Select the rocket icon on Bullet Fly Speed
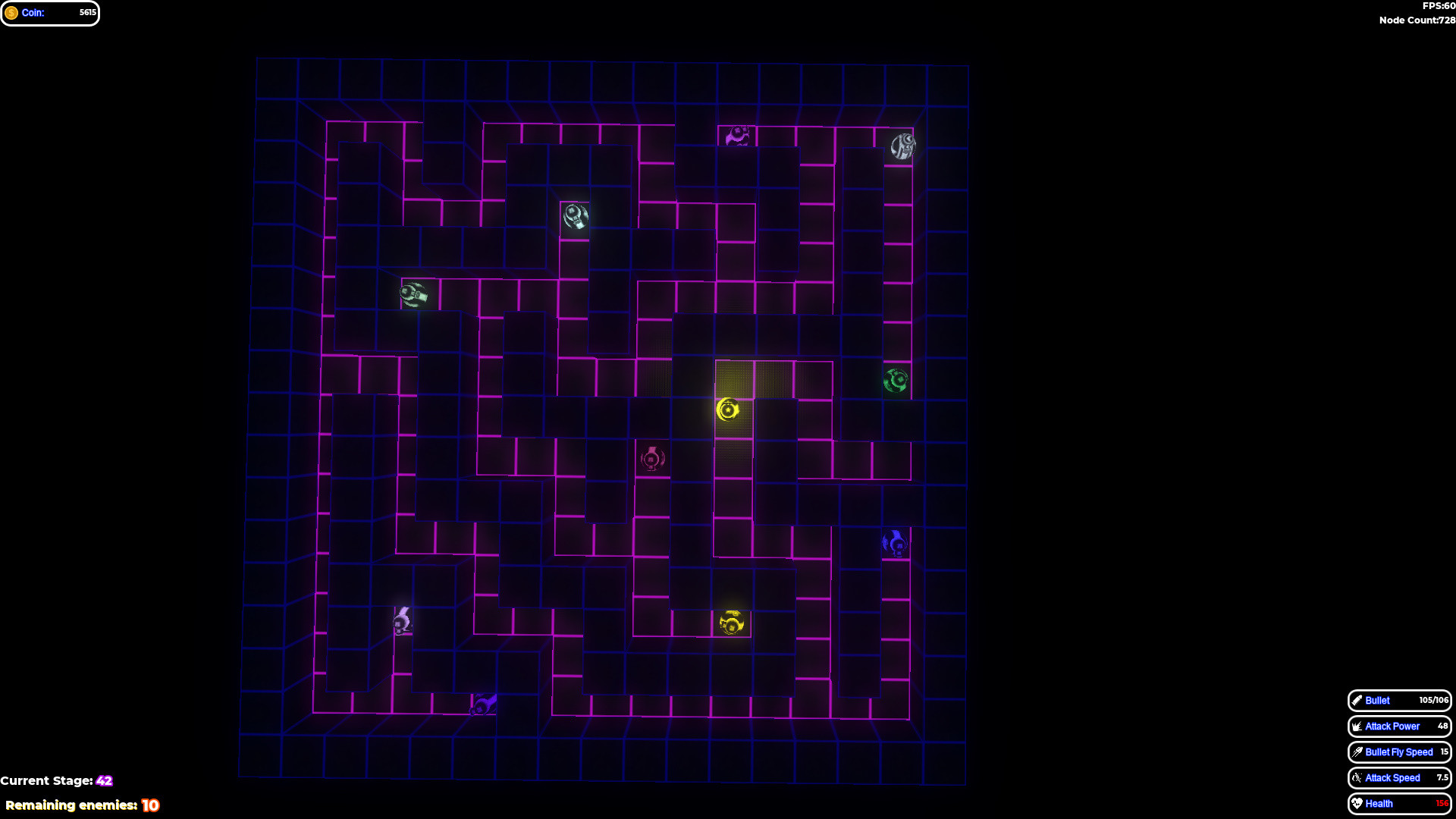 coord(1357,752)
